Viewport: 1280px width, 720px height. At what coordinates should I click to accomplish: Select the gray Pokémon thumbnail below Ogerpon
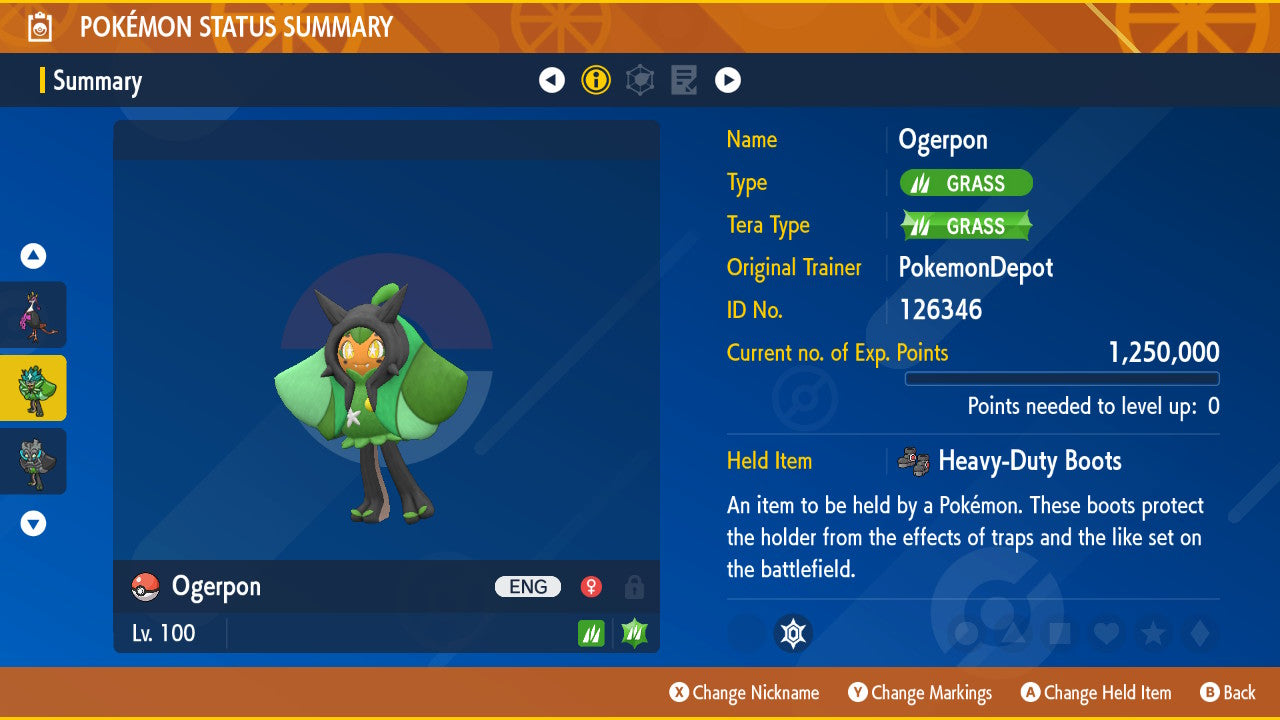point(34,461)
